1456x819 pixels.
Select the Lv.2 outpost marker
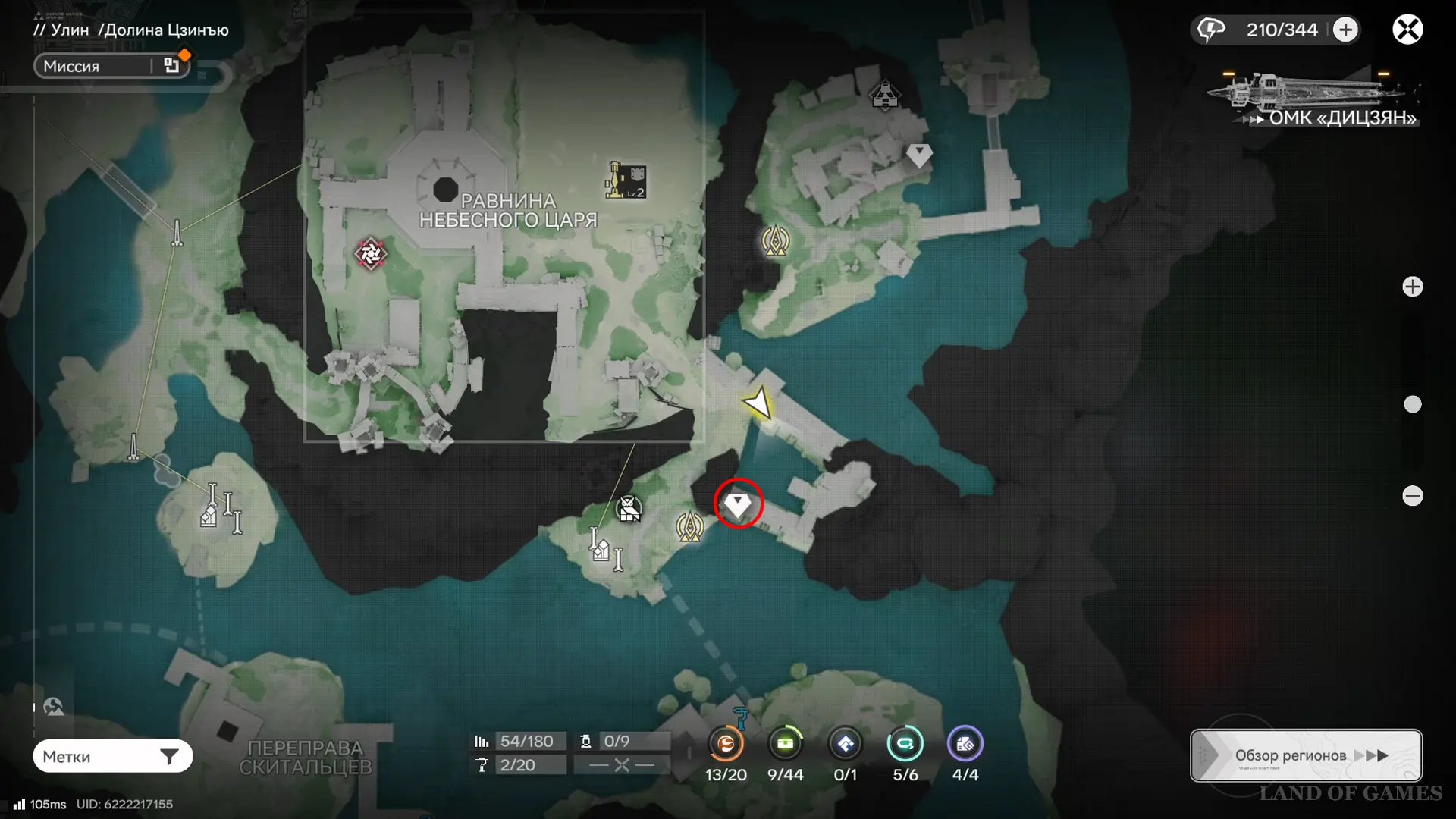pyautogui.click(x=626, y=180)
